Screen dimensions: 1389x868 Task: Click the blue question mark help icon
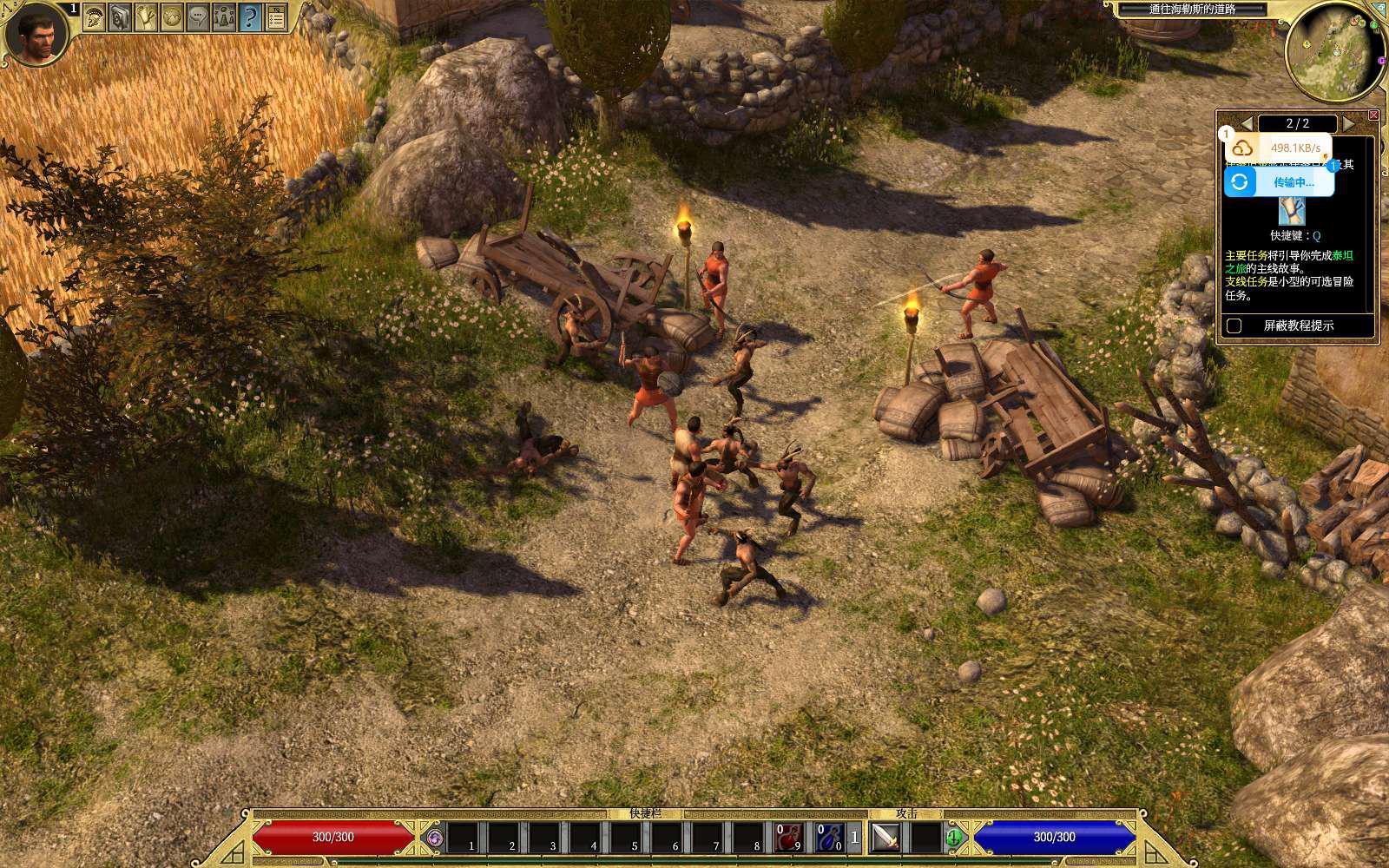(251, 17)
